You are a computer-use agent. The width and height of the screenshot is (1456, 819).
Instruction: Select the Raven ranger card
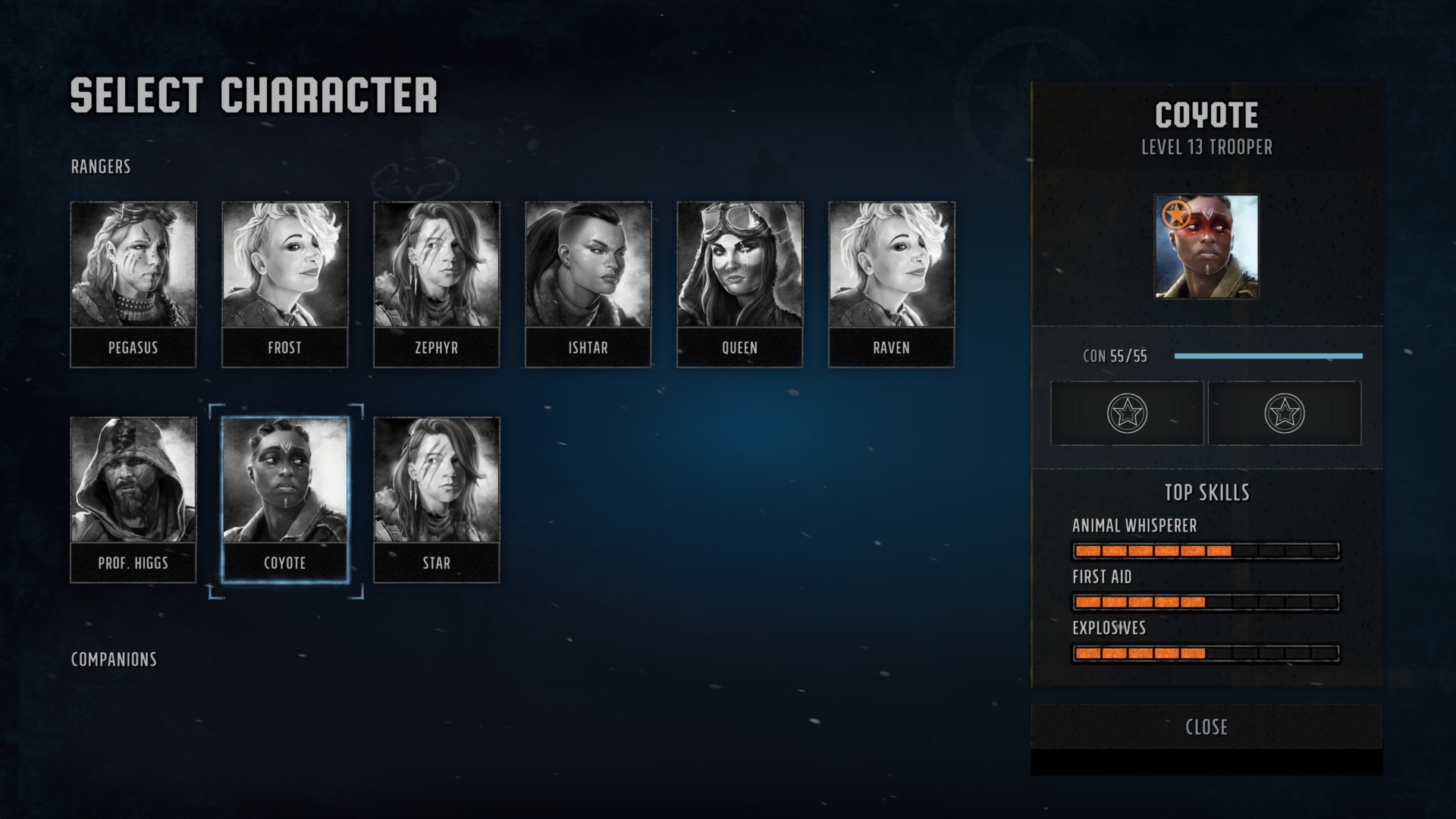[892, 284]
